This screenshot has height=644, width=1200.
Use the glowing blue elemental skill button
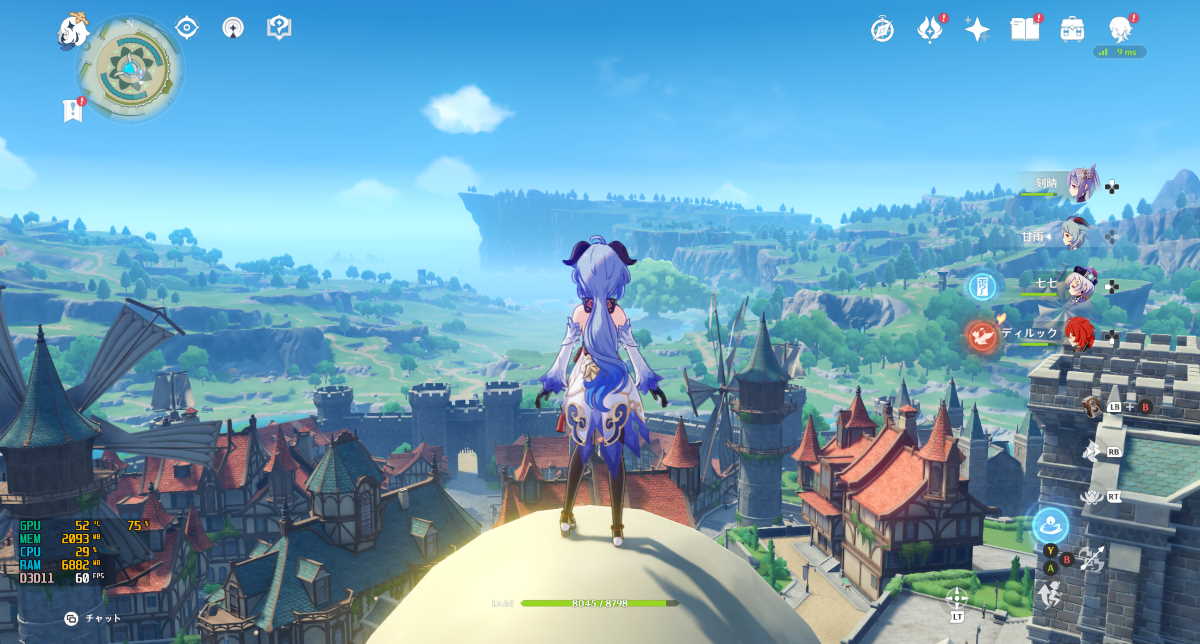click(x=1050, y=525)
